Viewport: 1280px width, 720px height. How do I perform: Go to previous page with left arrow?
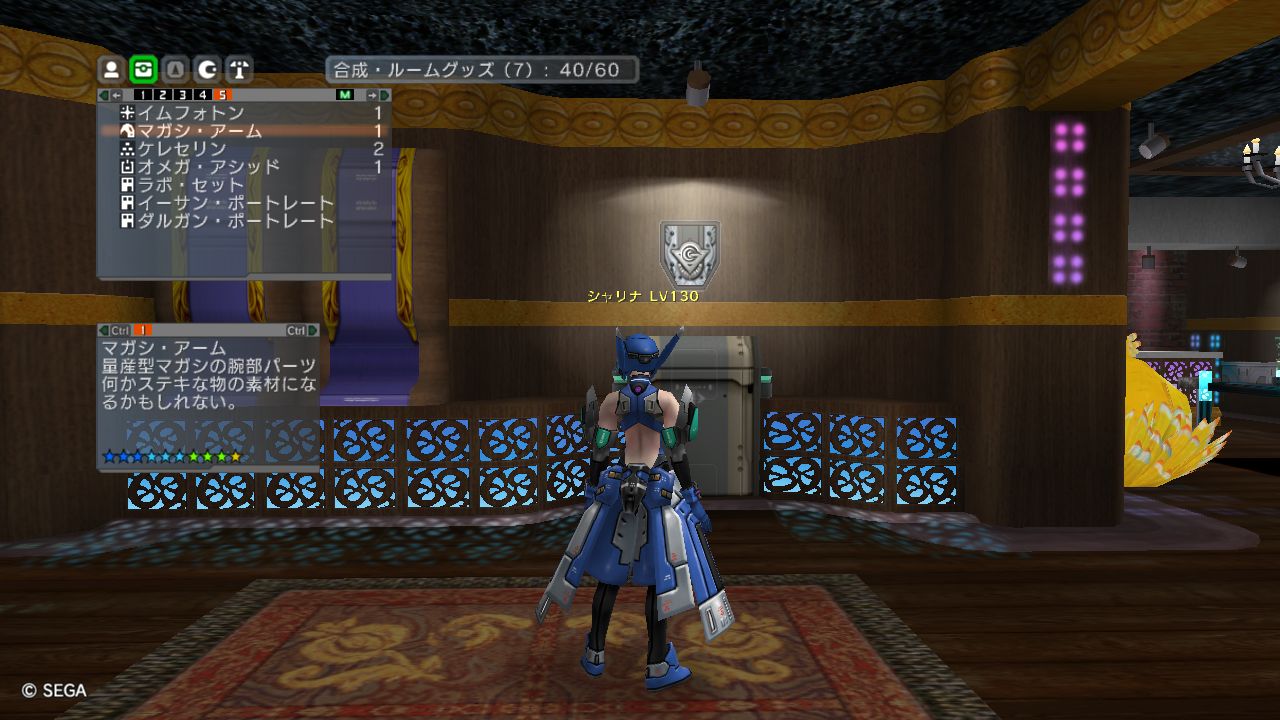click(116, 95)
